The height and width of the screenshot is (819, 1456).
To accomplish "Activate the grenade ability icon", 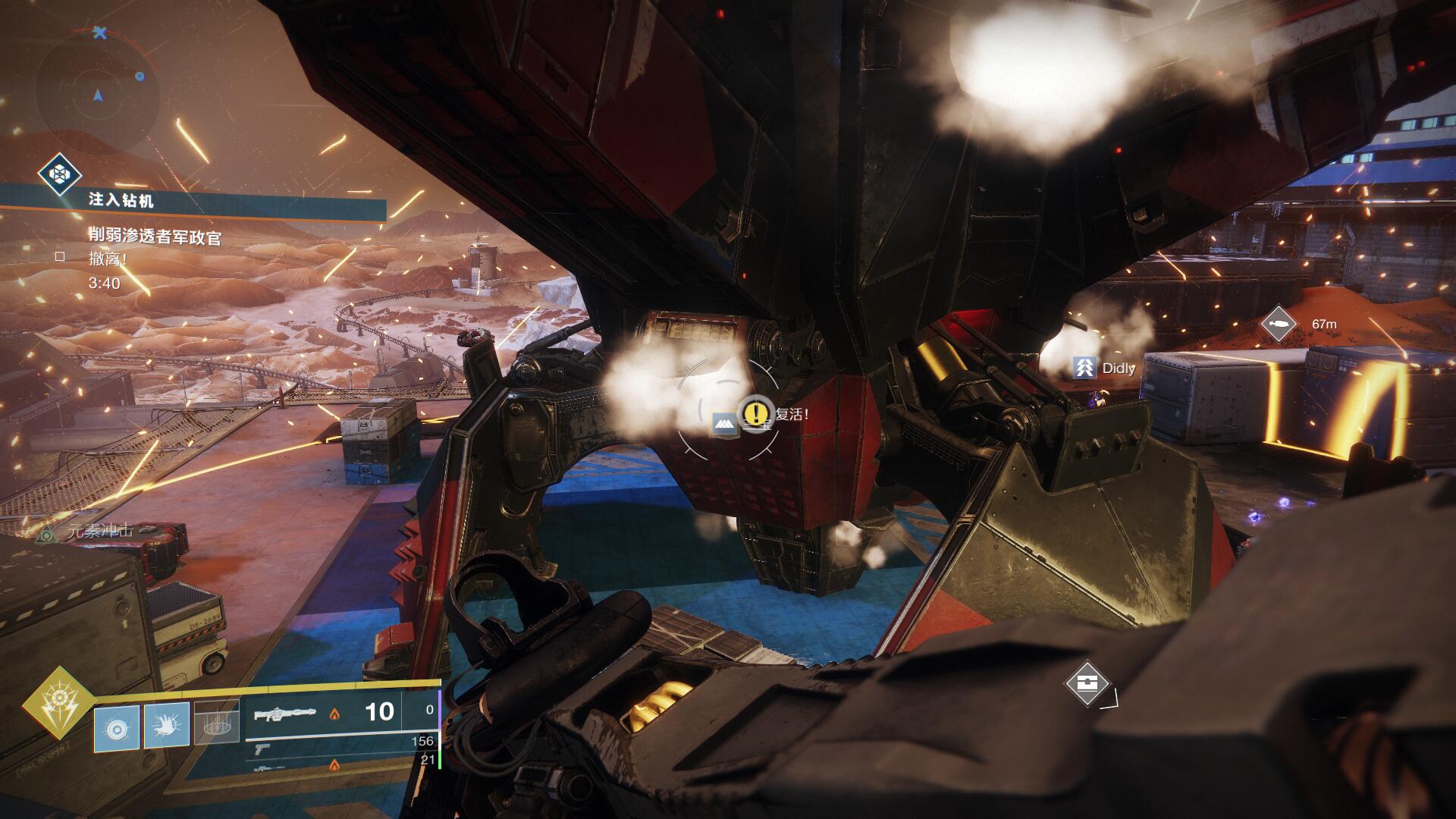I will point(117,726).
